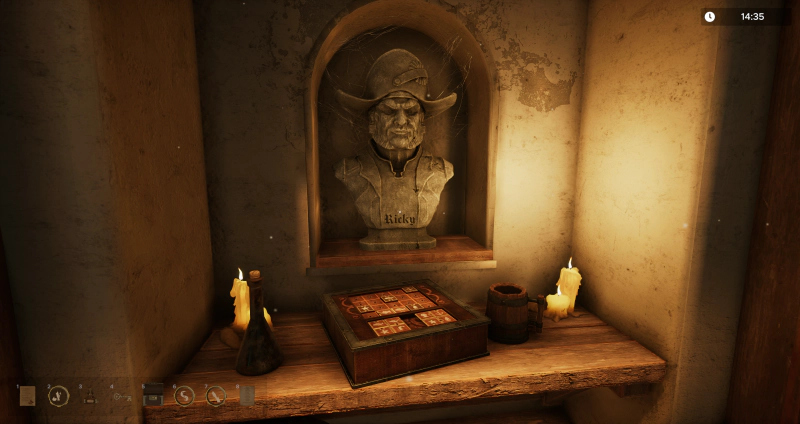The width and height of the screenshot is (800, 424).
Task: Select the round gold-ringed emblem in slot 2
Action: [x=58, y=396]
